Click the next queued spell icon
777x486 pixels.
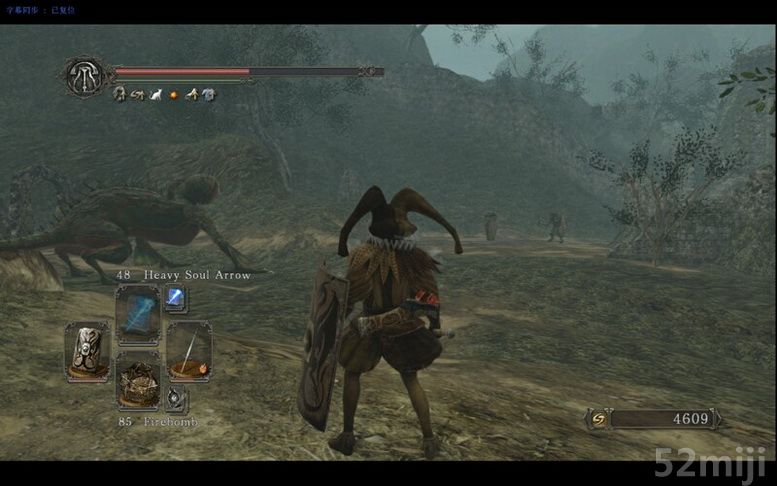click(175, 296)
